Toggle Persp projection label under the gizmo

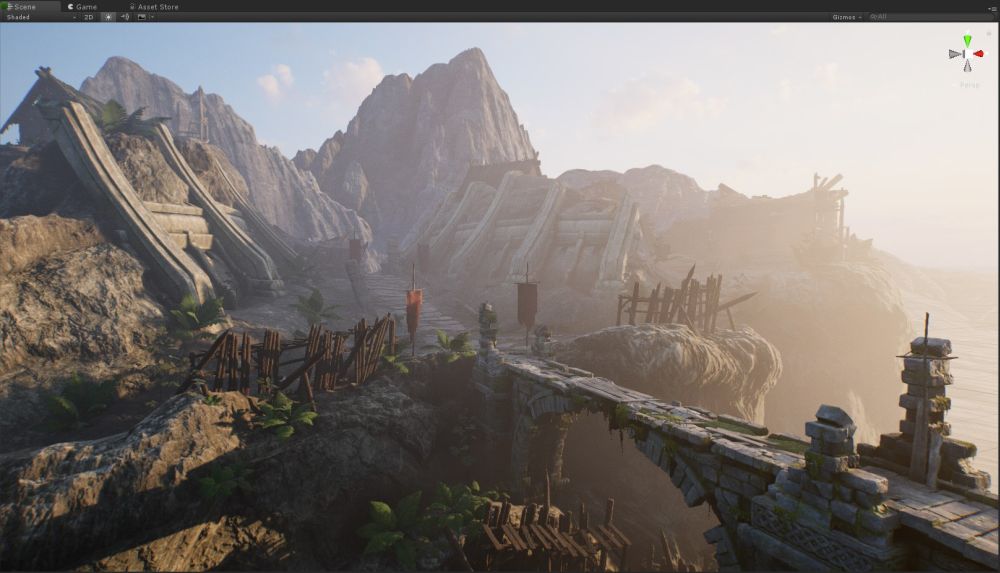pos(968,84)
